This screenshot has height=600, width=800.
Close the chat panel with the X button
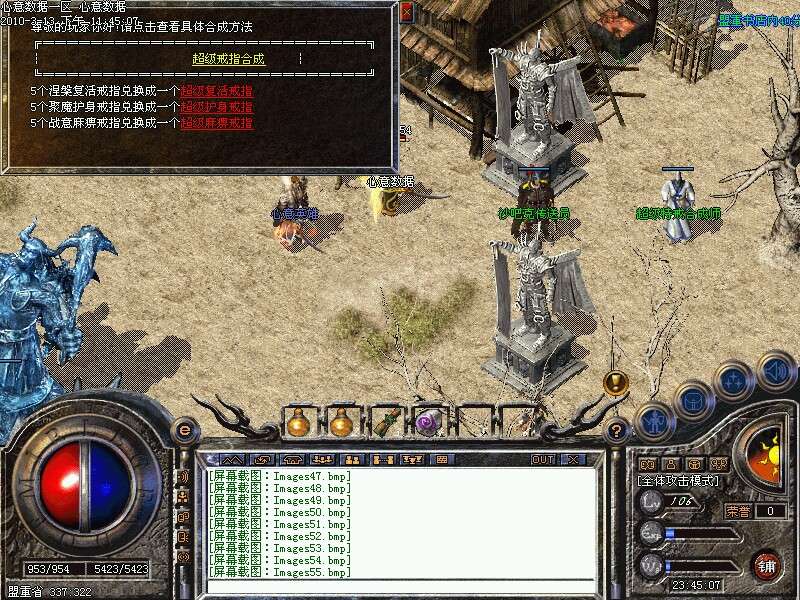(x=573, y=460)
